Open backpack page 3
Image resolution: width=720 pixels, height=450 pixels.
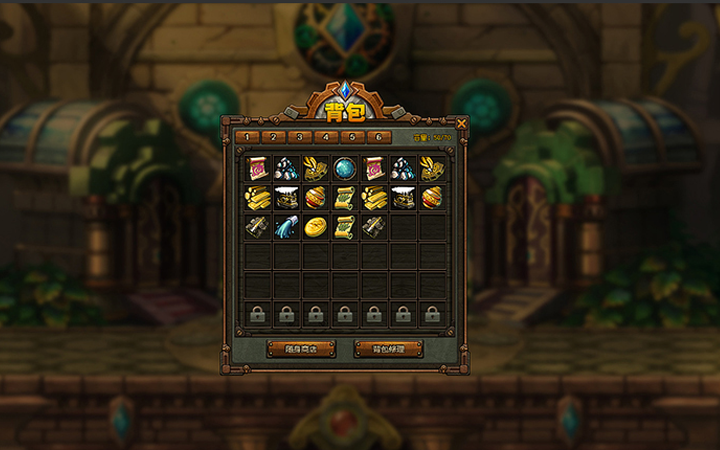(299, 137)
